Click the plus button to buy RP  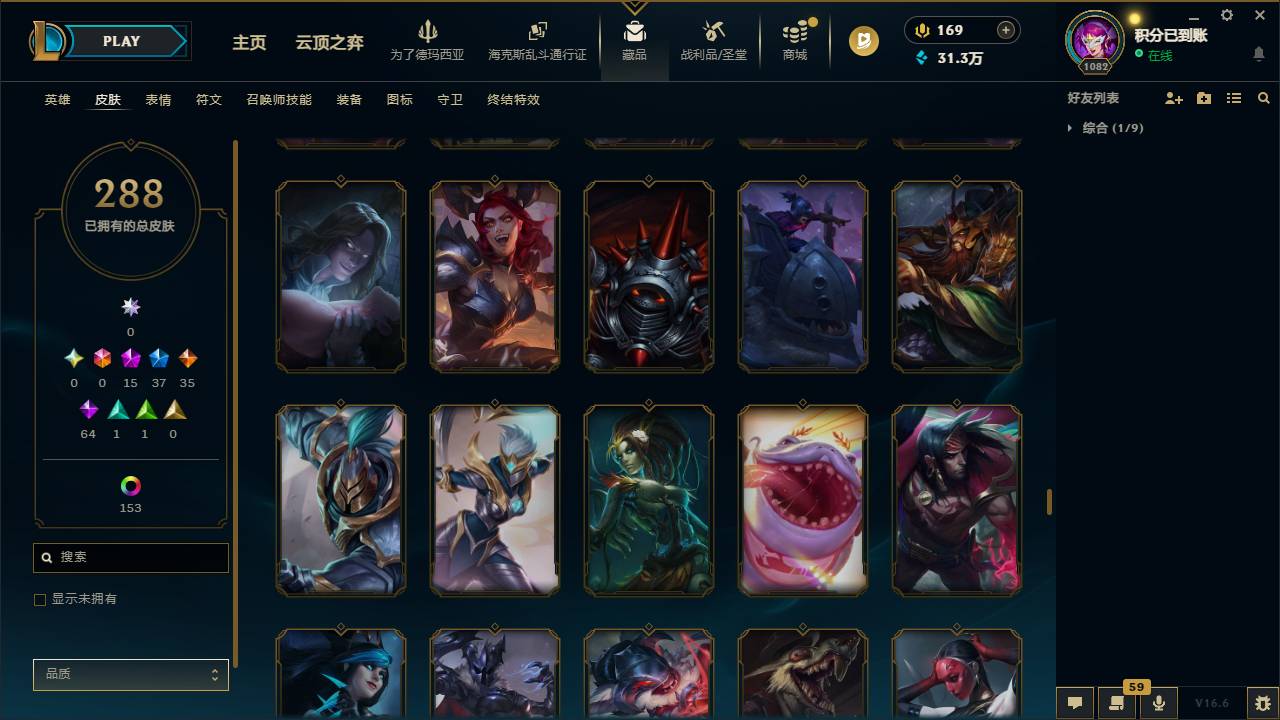pos(1004,30)
